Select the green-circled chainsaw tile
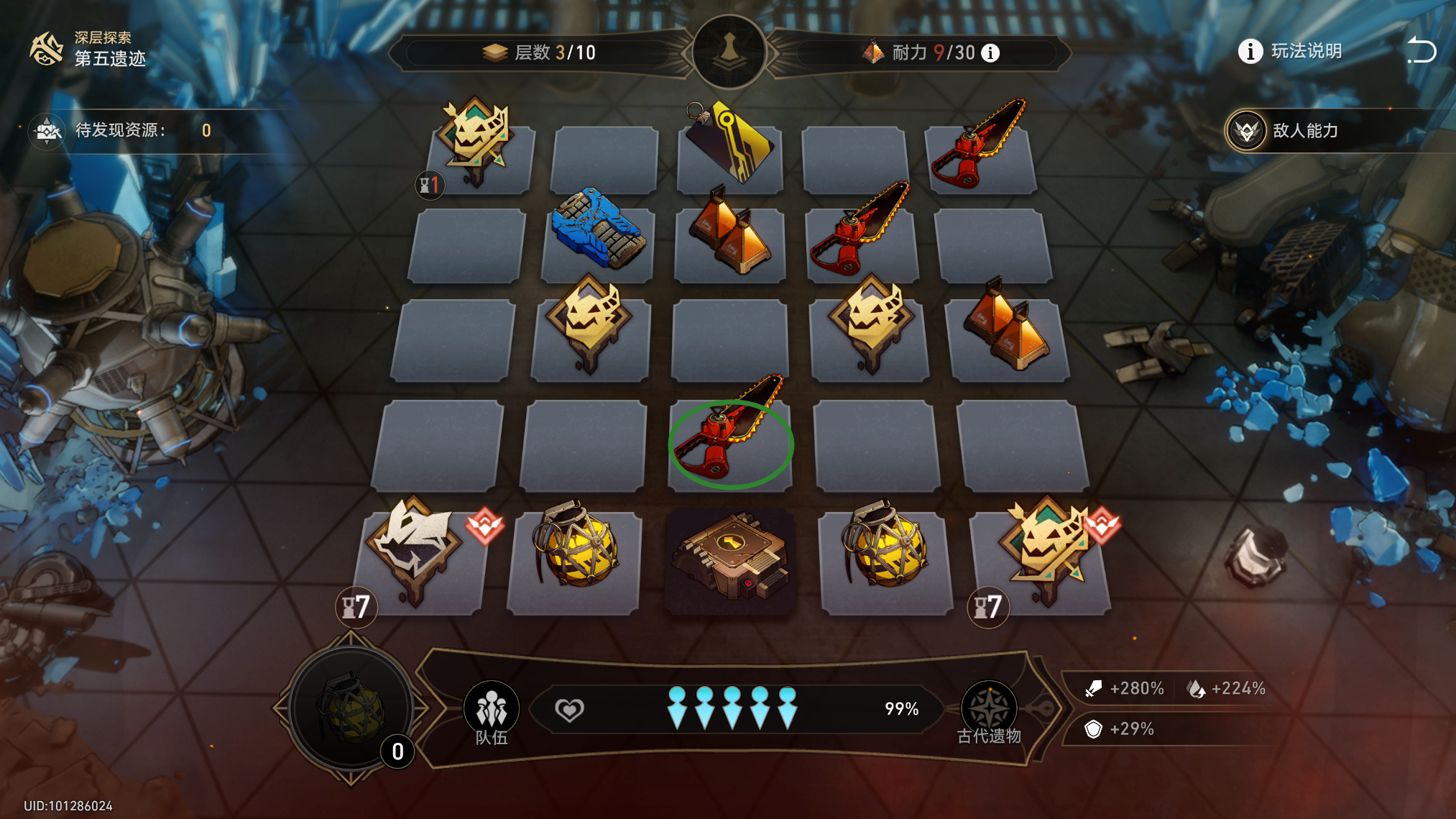1456x819 pixels. [x=730, y=444]
